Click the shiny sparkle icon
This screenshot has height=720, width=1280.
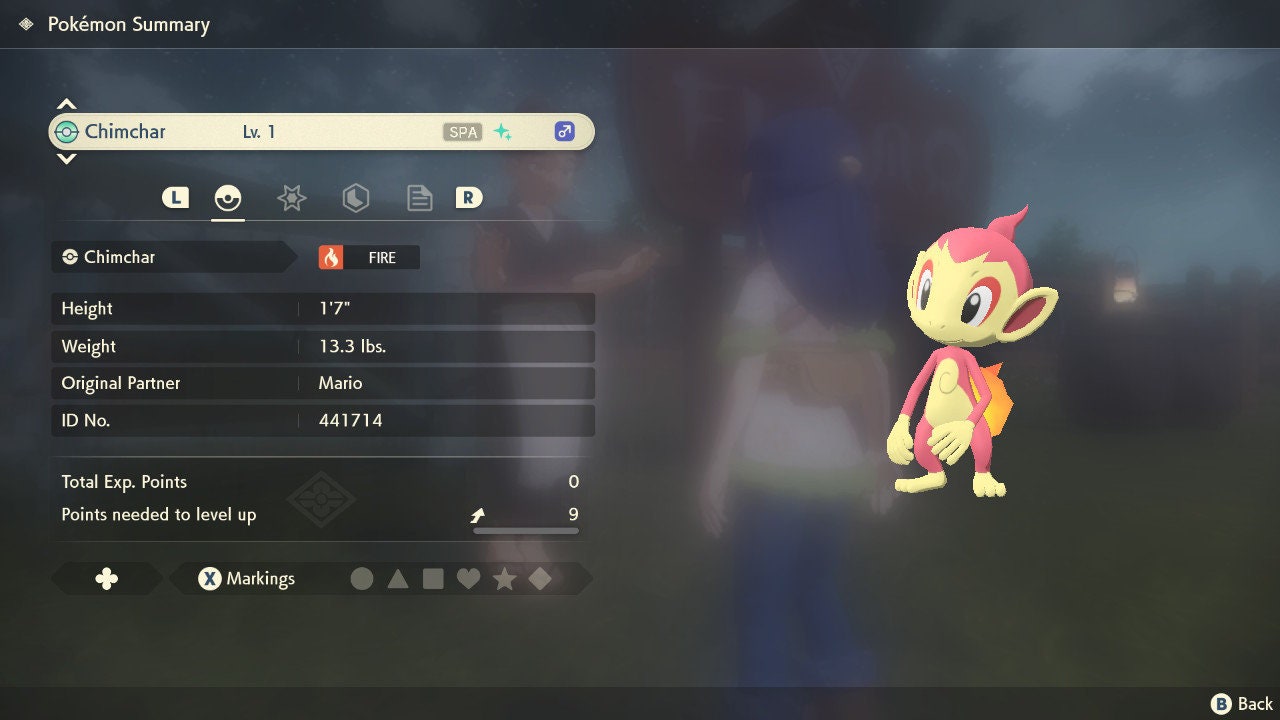pyautogui.click(x=503, y=132)
